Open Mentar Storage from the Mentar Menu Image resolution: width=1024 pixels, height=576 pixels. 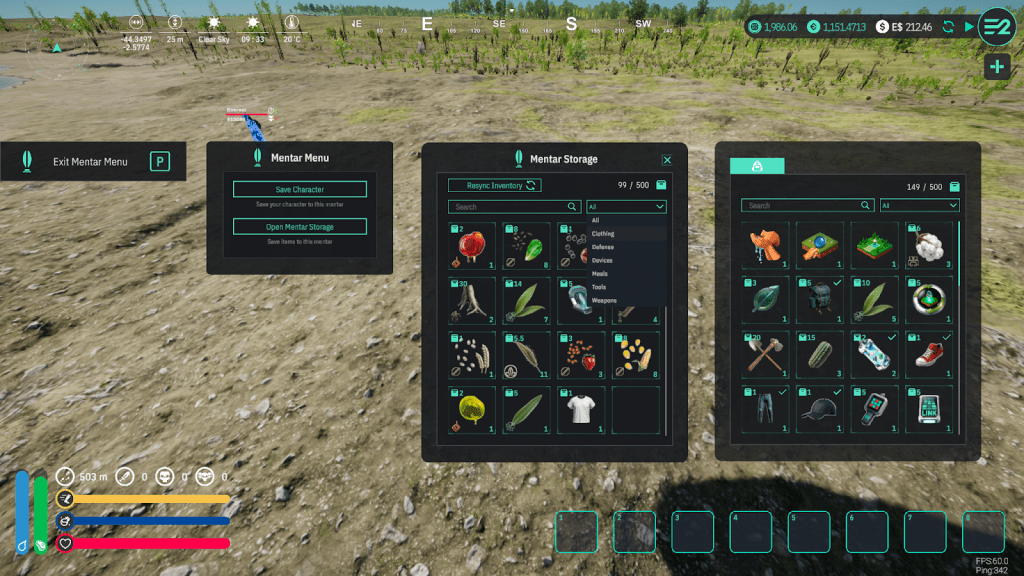click(300, 227)
